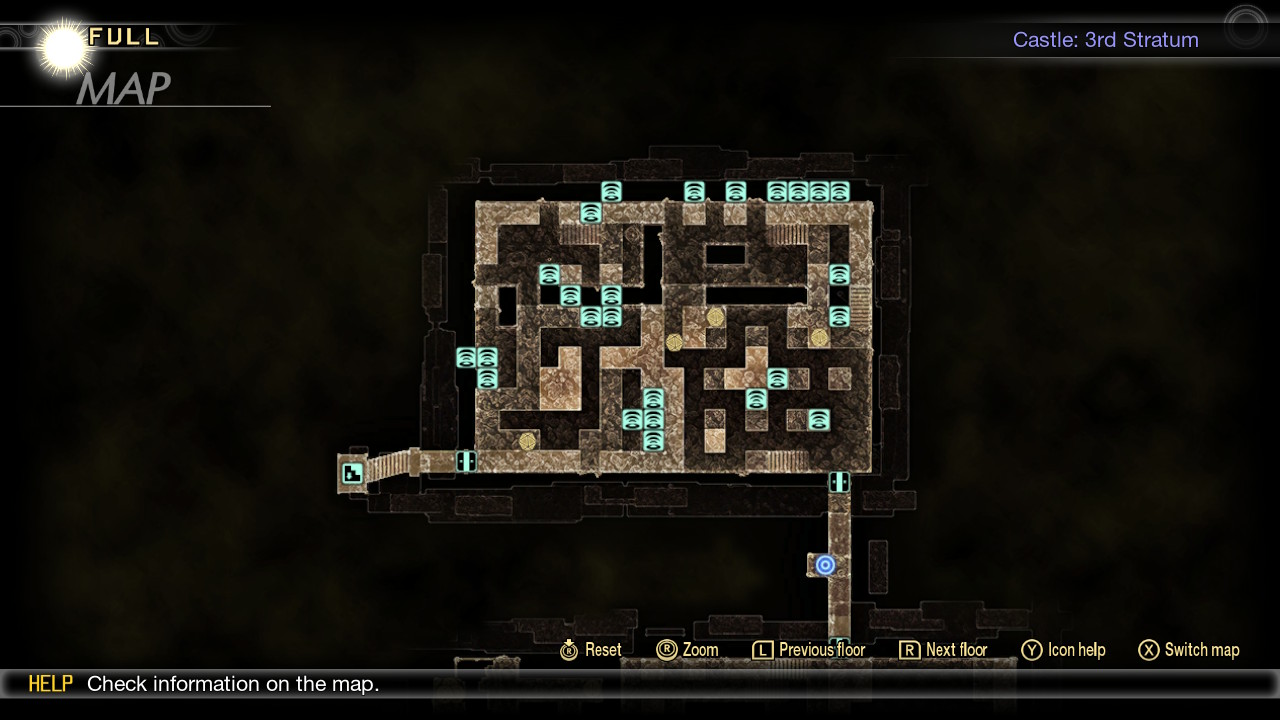Click the door icon on the southwest corridor

click(x=465, y=462)
